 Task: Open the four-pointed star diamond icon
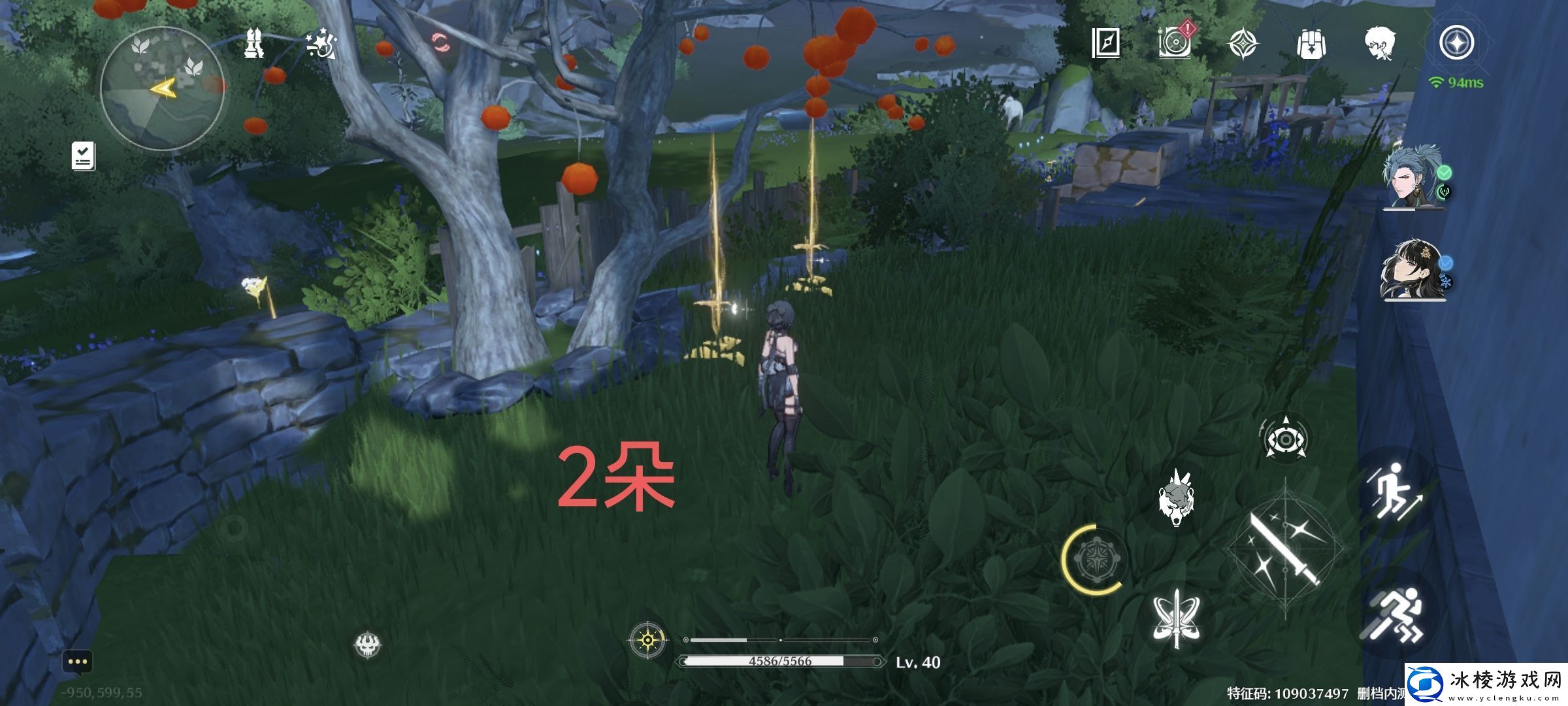coord(1242,44)
